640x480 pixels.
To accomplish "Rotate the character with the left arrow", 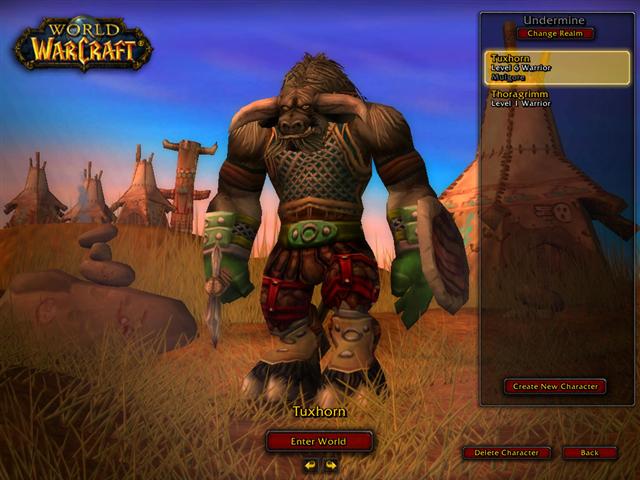I will 310,465.
